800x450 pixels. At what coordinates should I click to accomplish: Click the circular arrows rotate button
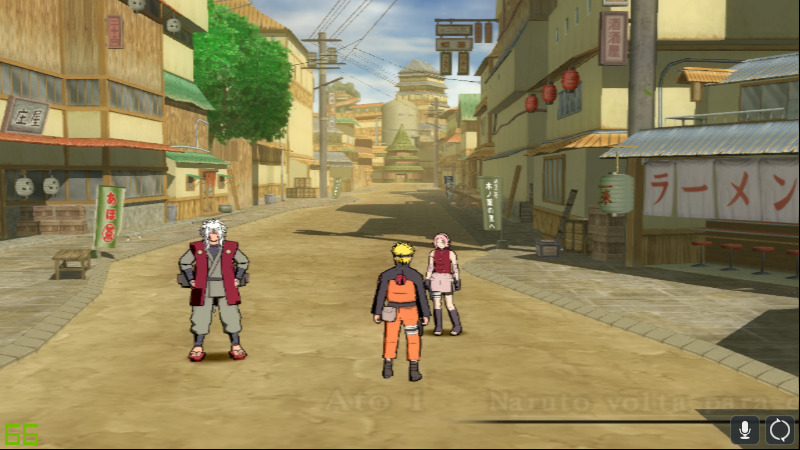(x=780, y=430)
